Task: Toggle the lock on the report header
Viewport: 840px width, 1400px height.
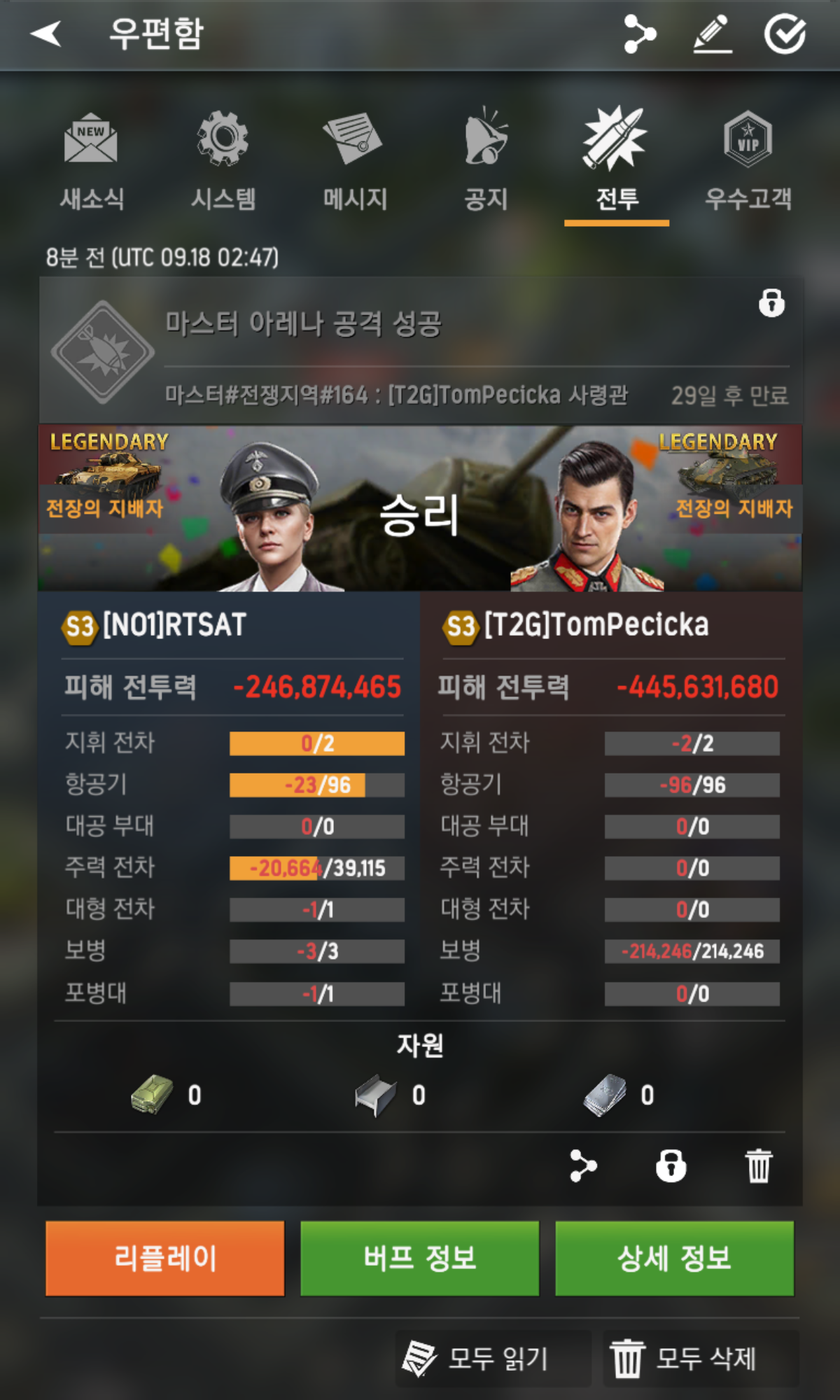Action: [x=771, y=303]
